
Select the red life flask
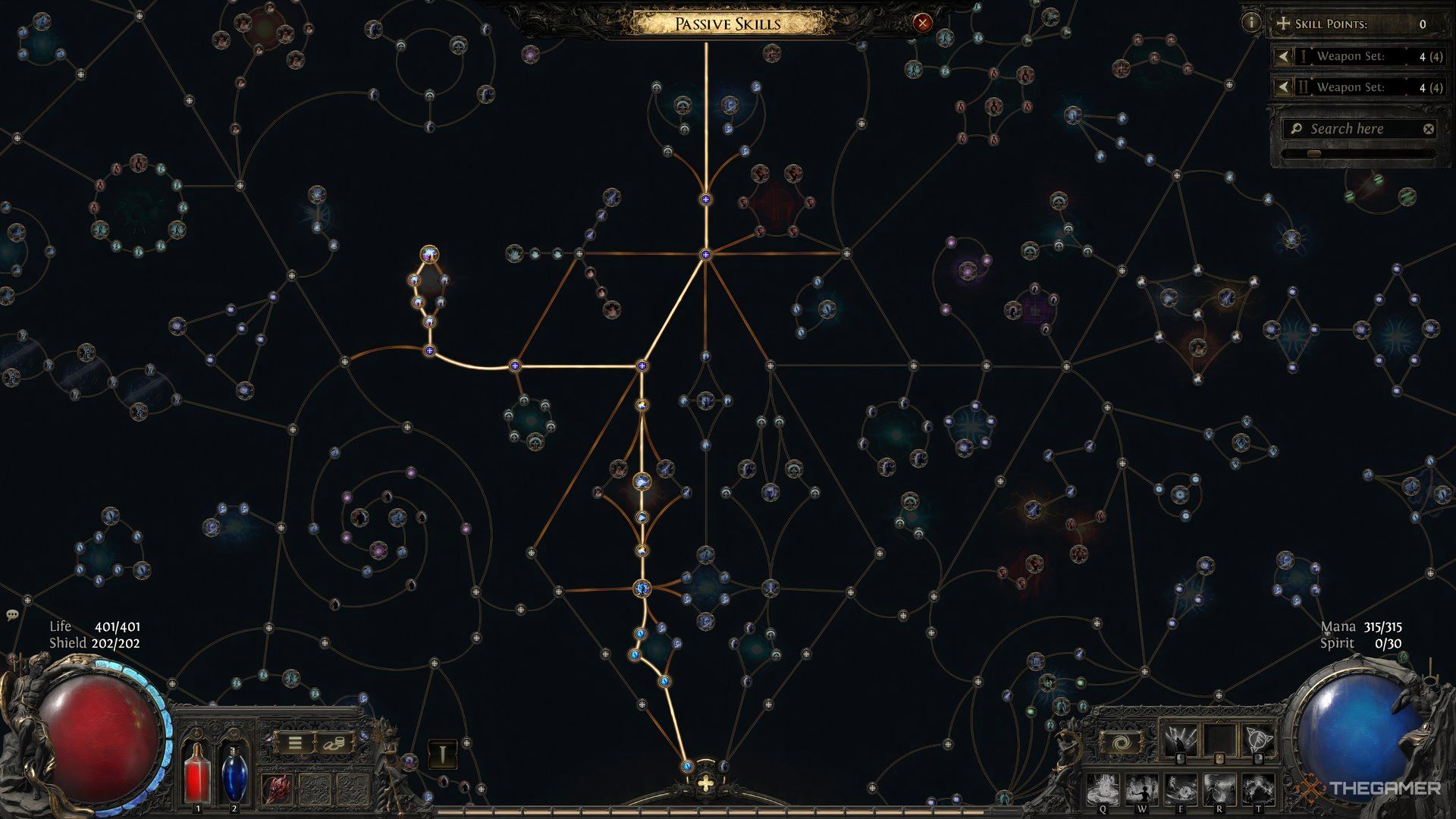pos(199,772)
